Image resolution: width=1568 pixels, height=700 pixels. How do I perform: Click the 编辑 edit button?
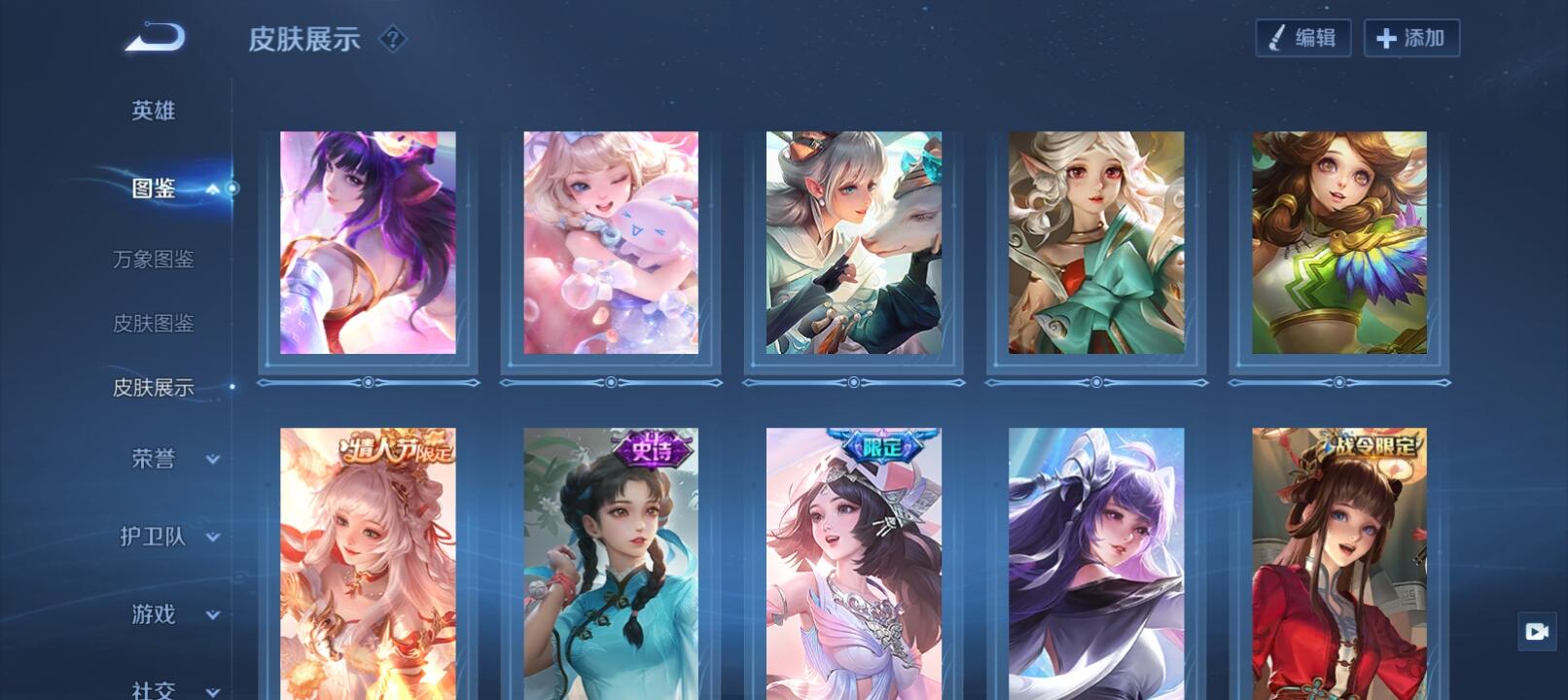1302,38
